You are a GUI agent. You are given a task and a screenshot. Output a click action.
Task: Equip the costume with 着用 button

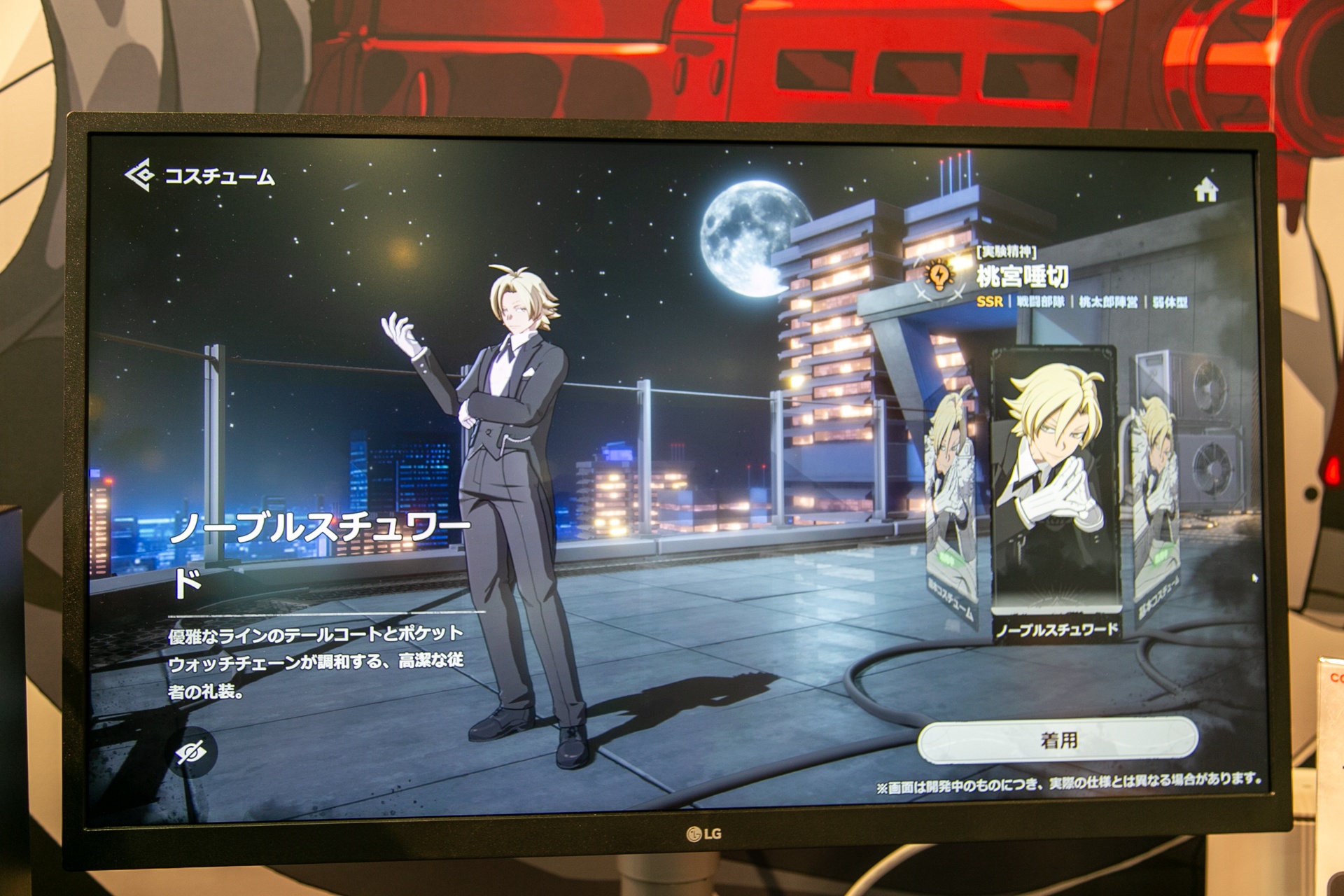[x=1058, y=740]
